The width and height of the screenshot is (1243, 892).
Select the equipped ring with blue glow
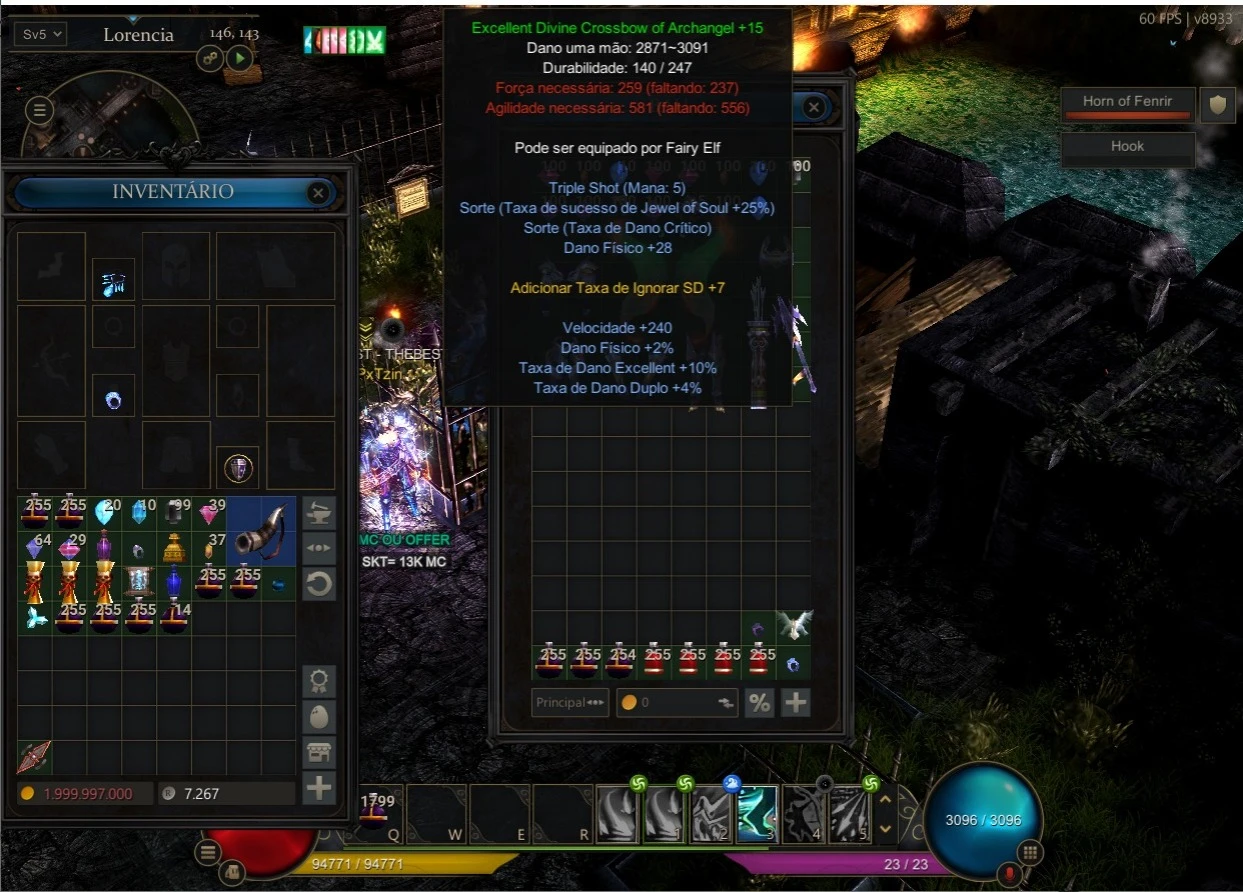coord(113,401)
